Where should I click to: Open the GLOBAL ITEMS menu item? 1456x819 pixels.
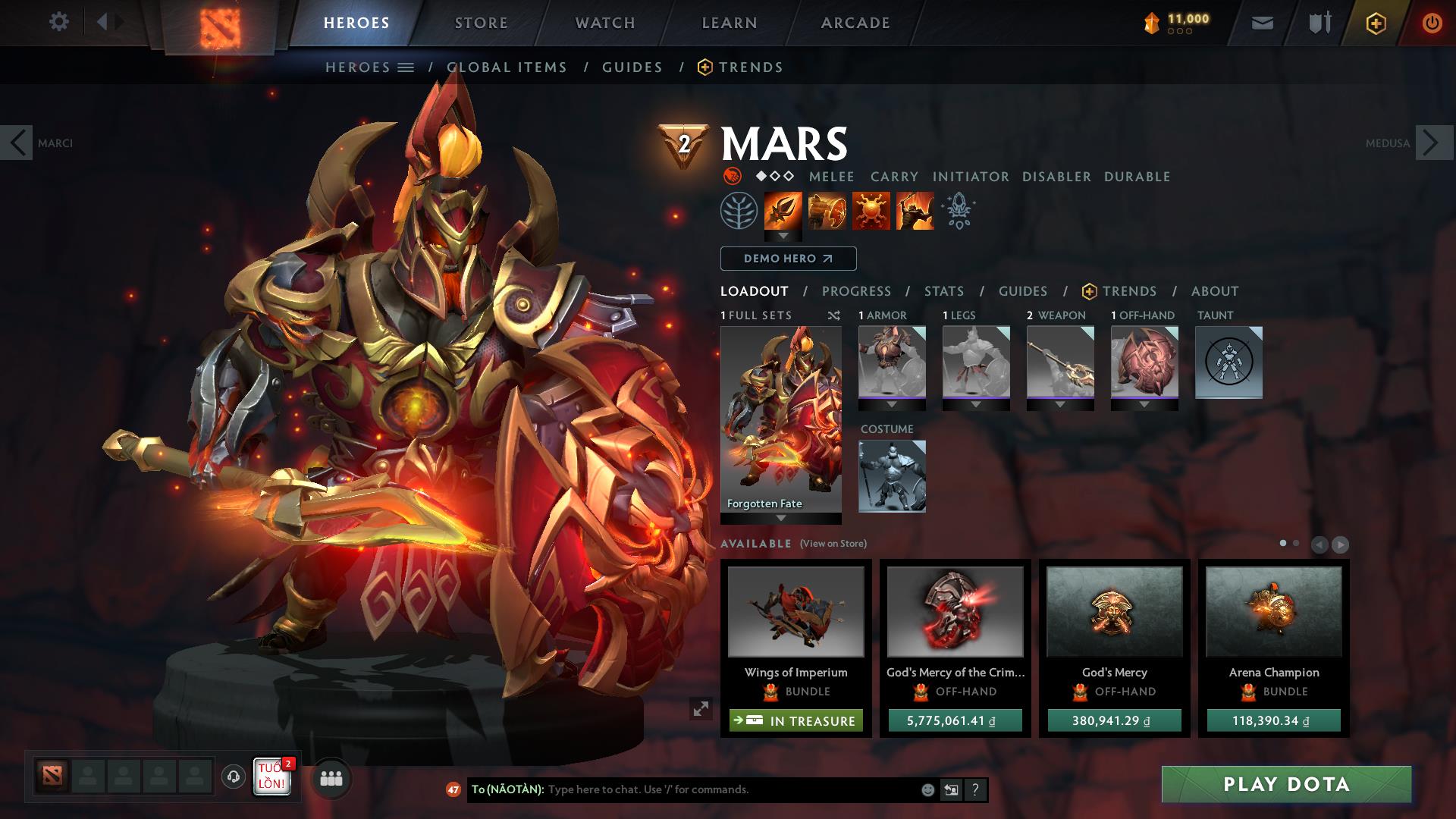[506, 67]
